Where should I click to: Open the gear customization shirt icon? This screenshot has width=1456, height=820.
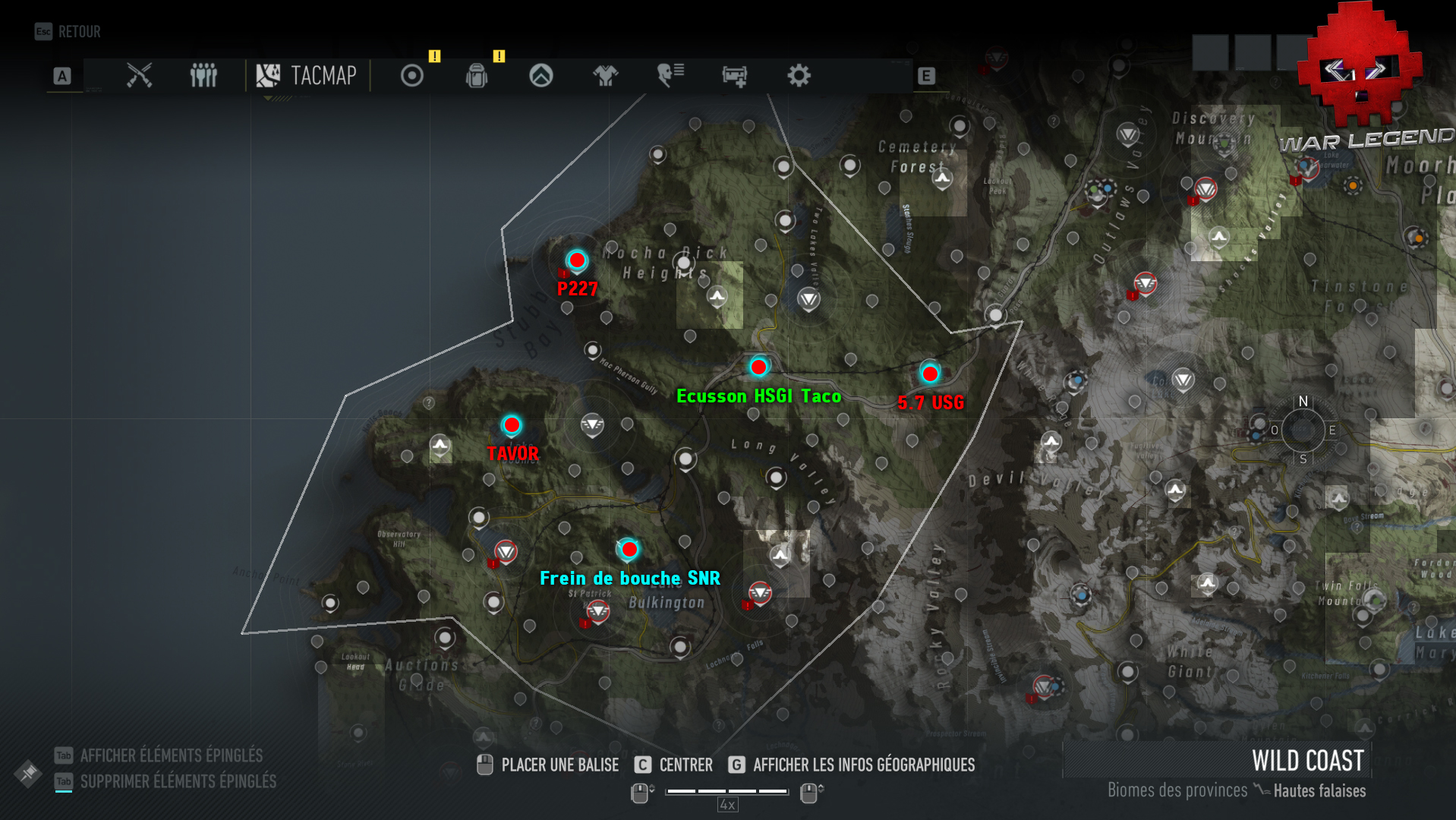pyautogui.click(x=605, y=76)
